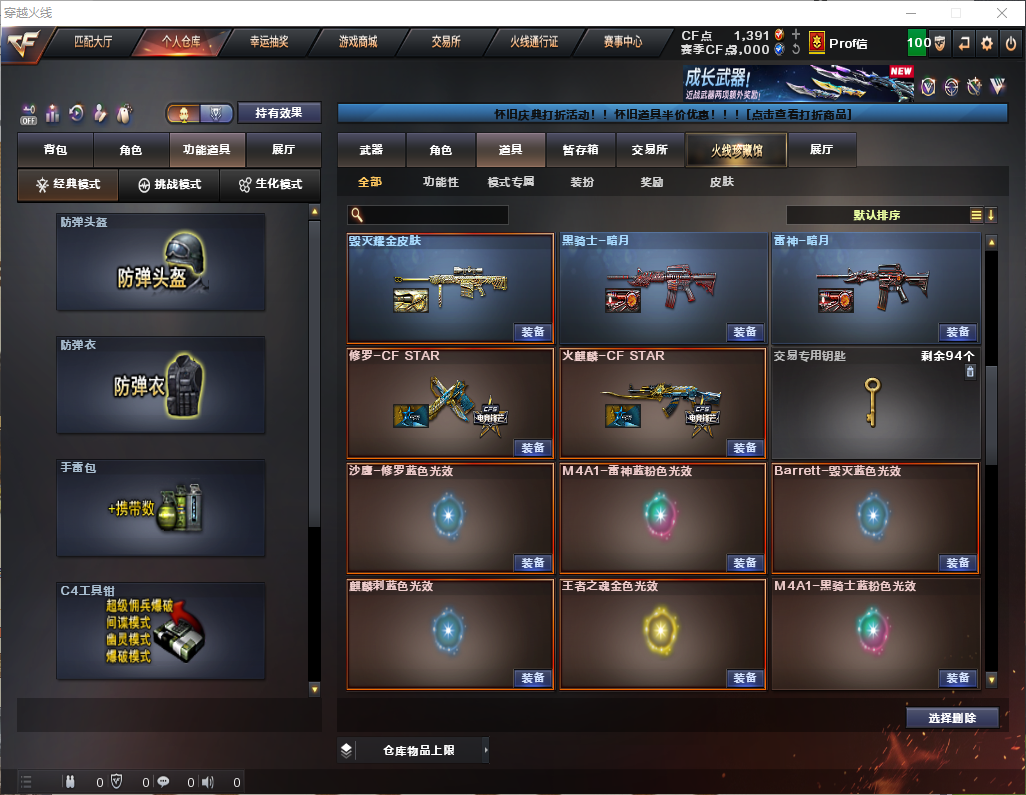Click the 选择删除 button
Screen dimensions: 1026x795
pos(952,718)
